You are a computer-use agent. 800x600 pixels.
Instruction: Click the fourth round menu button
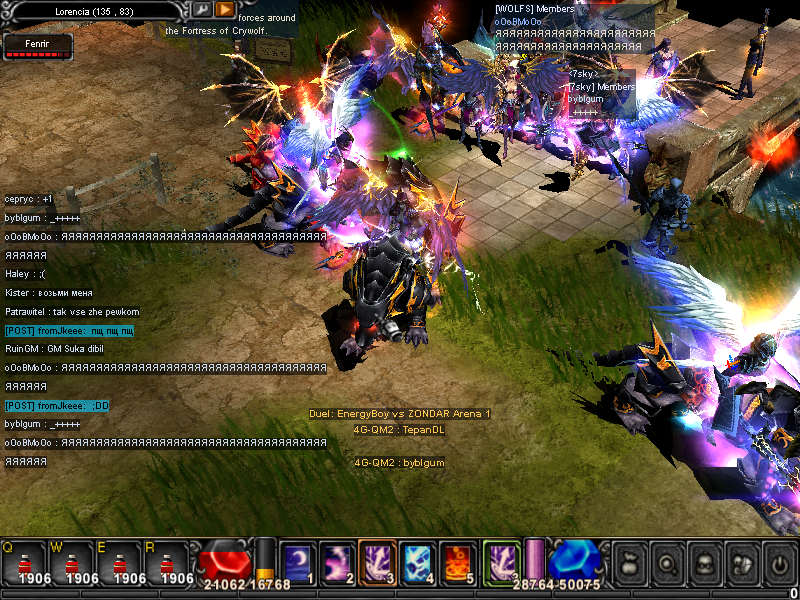tap(741, 563)
